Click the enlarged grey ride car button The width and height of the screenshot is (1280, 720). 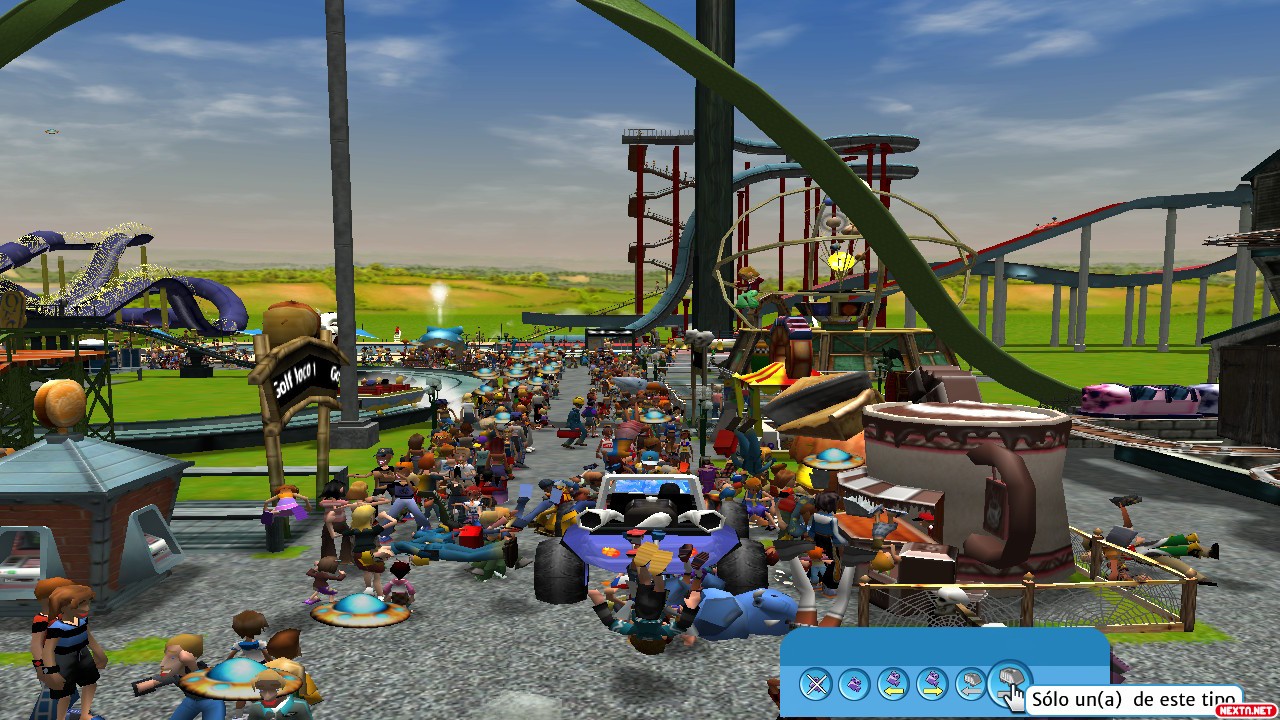click(x=1008, y=682)
